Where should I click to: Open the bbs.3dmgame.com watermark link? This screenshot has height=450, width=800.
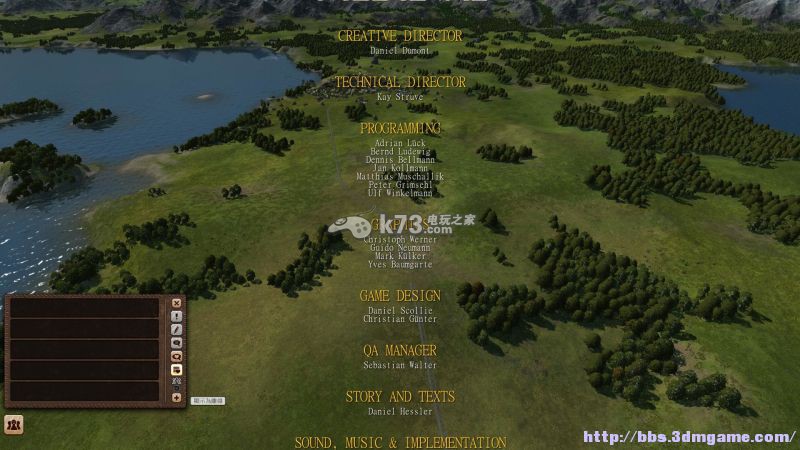click(689, 437)
